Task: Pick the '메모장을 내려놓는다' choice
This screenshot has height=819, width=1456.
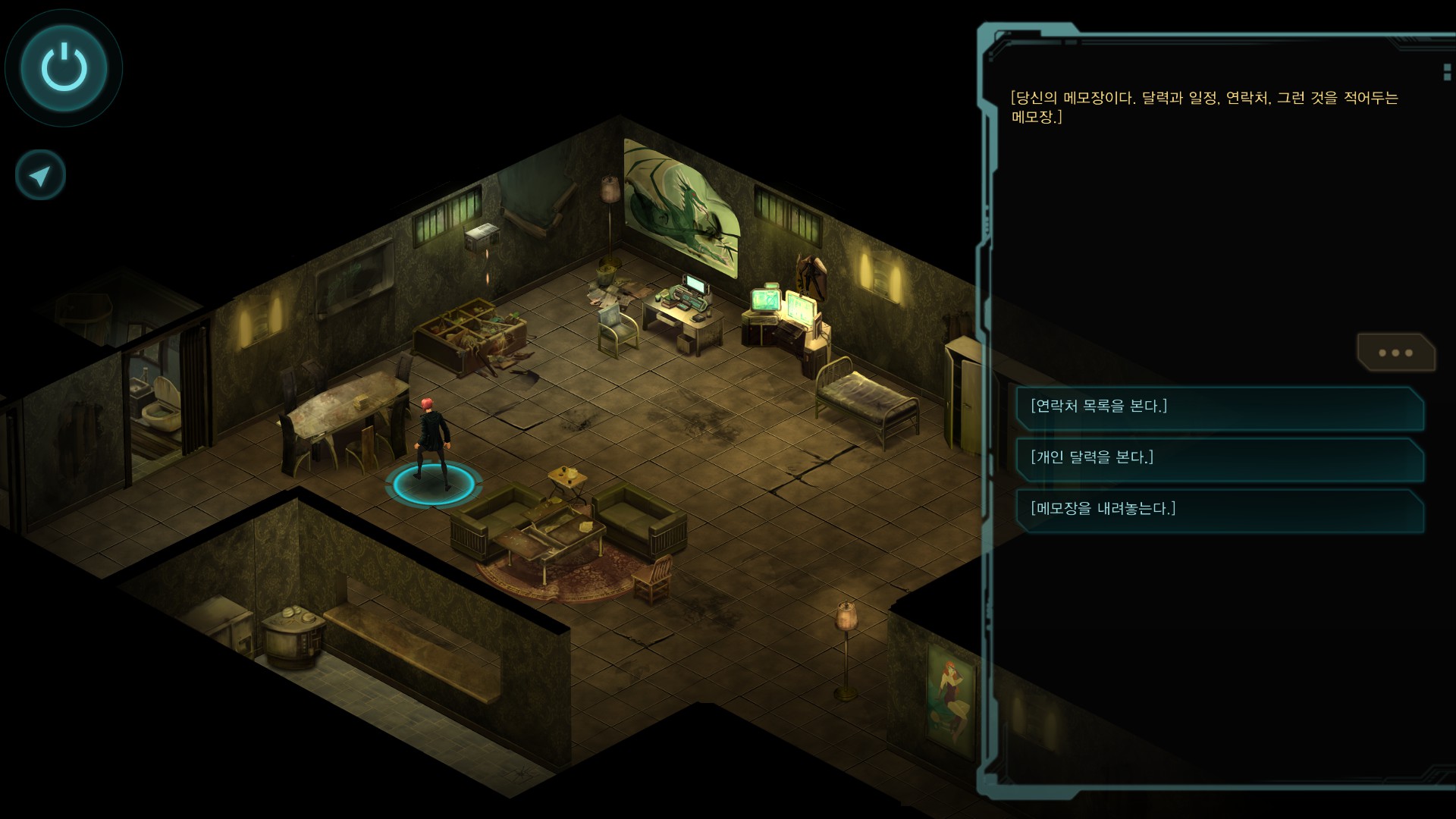Action: (x=1219, y=510)
